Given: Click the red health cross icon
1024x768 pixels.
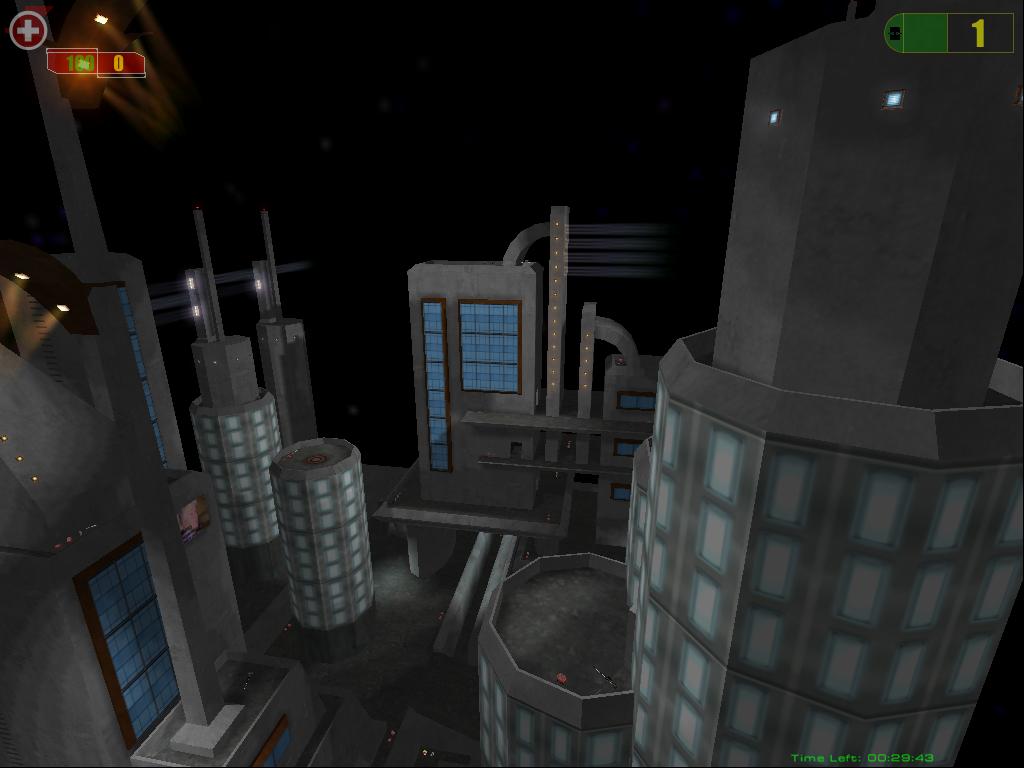Looking at the screenshot, I should tap(28, 30).
